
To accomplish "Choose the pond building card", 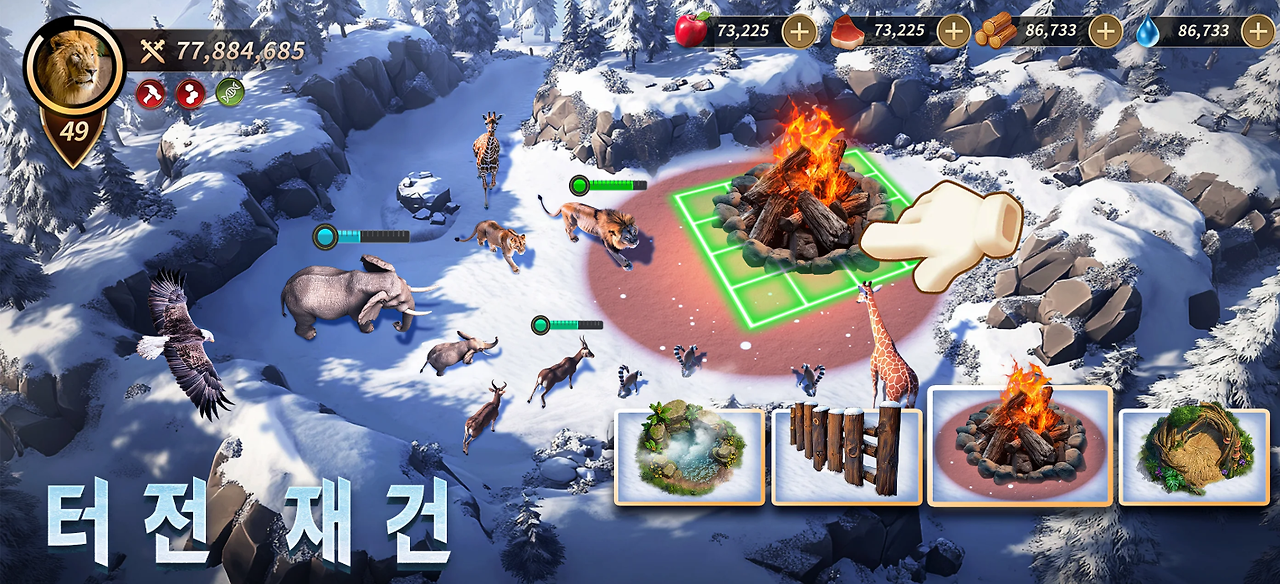I will (x=689, y=455).
